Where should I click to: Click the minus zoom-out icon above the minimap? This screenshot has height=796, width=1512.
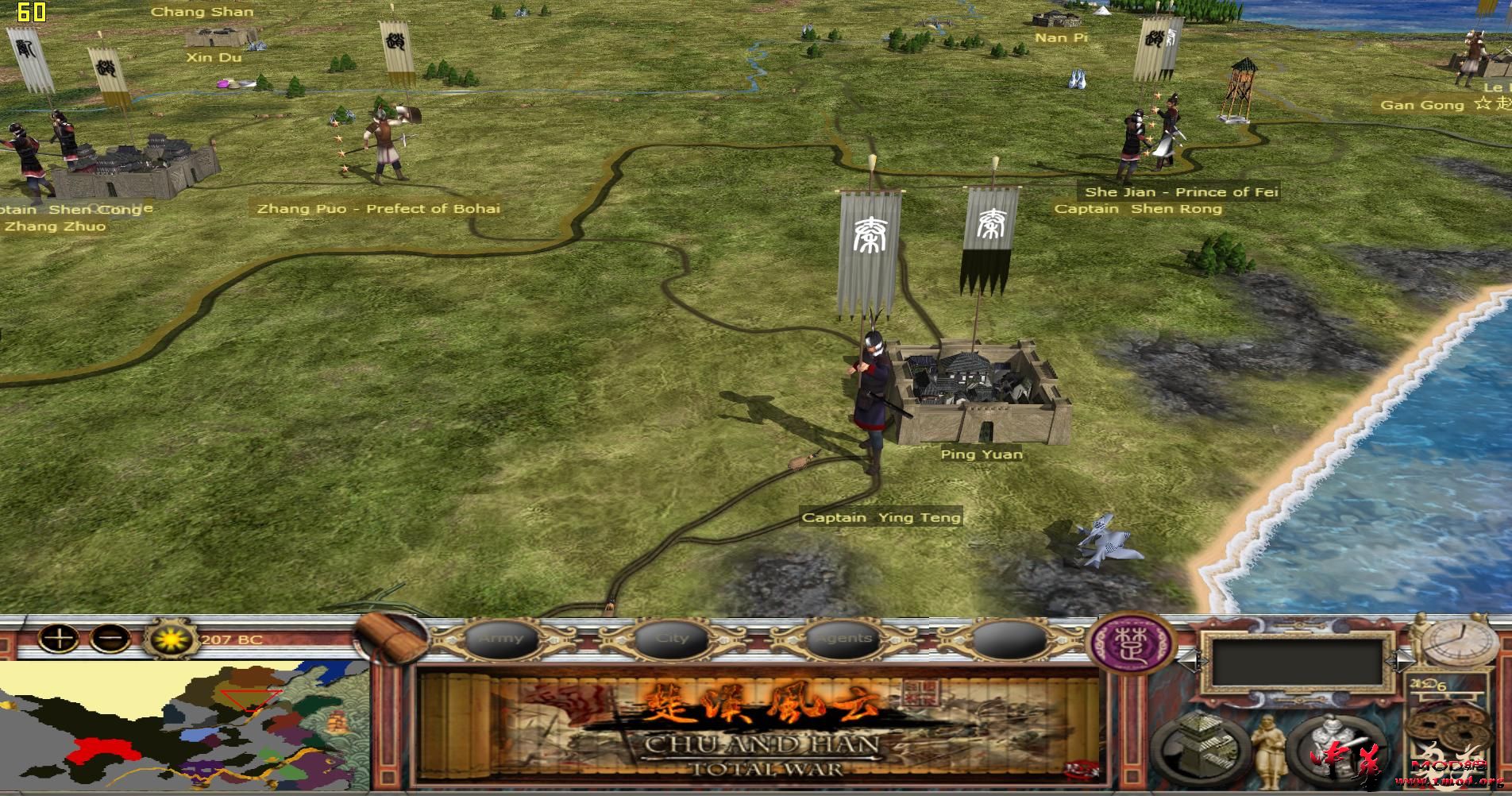point(109,639)
